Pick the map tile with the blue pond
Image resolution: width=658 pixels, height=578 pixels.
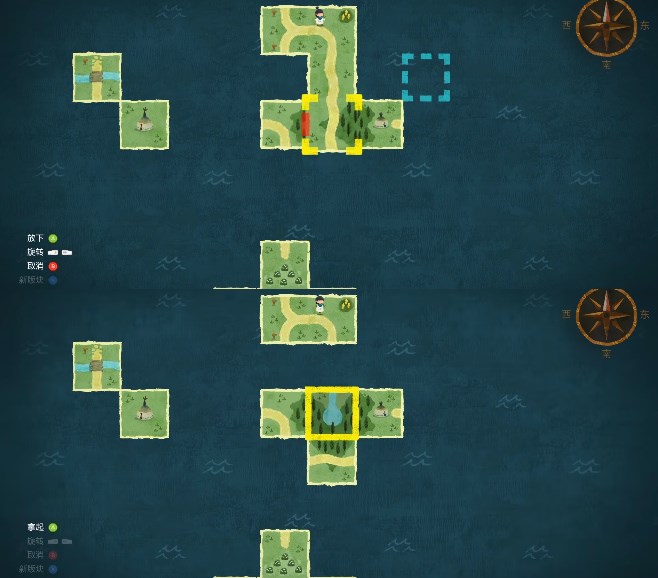[x=332, y=413]
